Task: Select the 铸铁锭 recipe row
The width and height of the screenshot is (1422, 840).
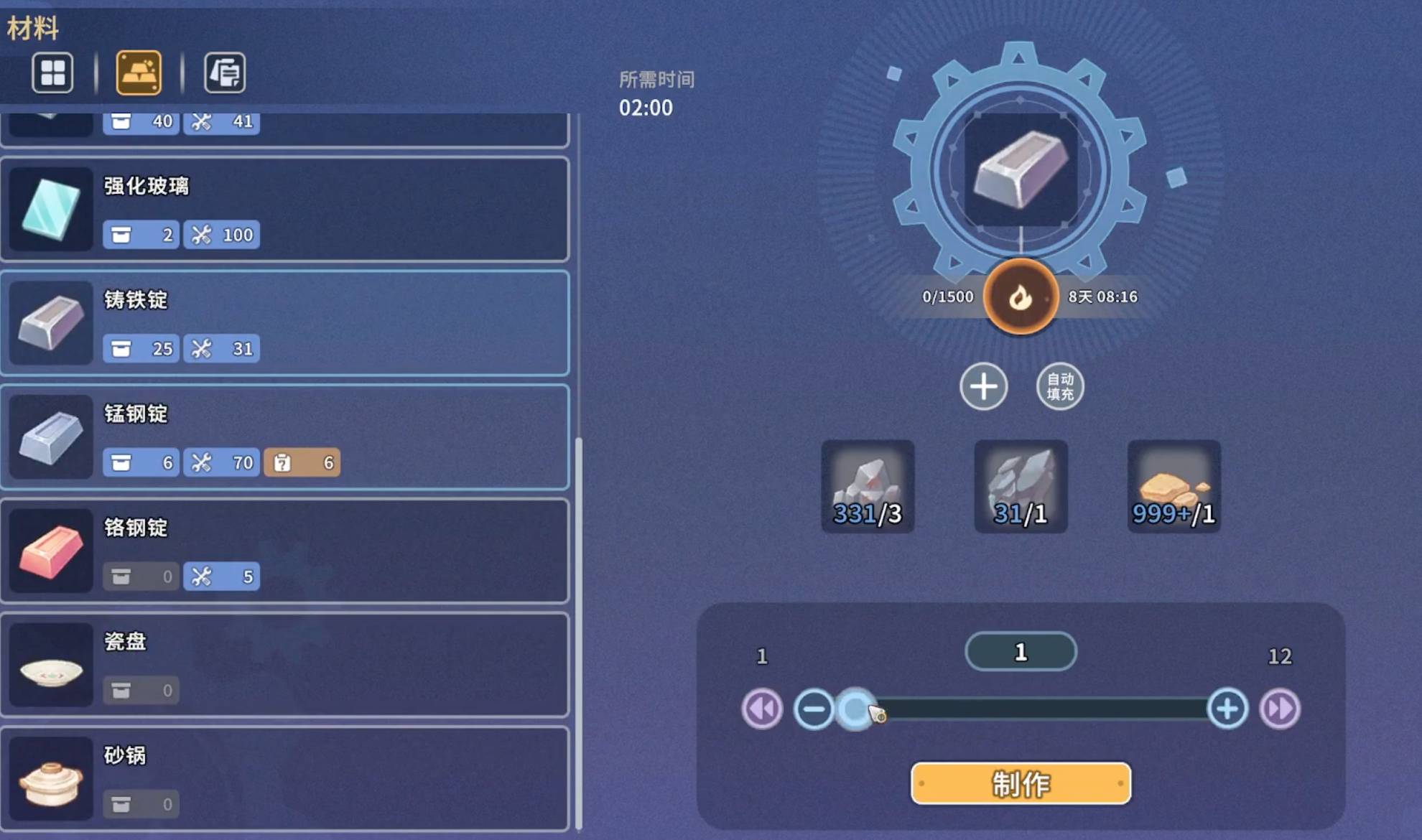Action: pyautogui.click(x=284, y=323)
